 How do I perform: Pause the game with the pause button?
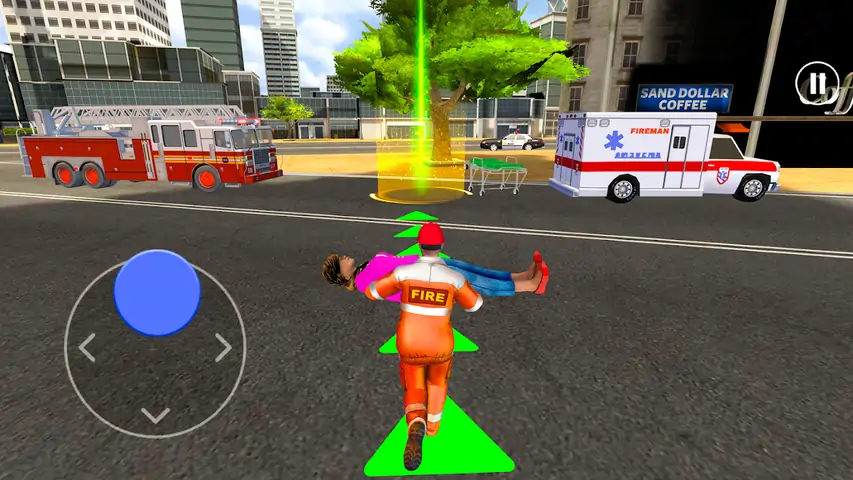coord(817,82)
